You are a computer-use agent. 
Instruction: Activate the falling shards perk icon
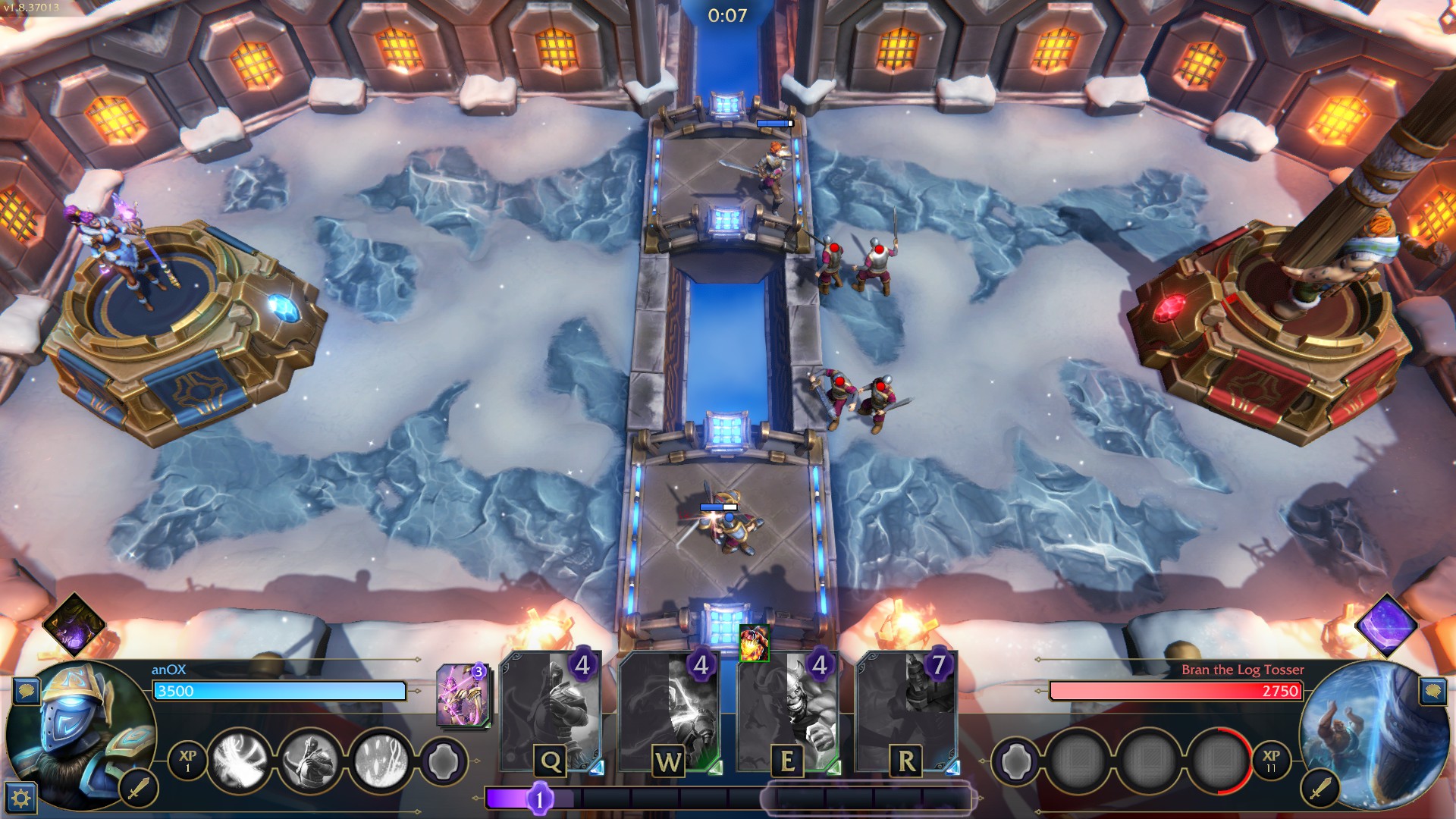(x=381, y=759)
